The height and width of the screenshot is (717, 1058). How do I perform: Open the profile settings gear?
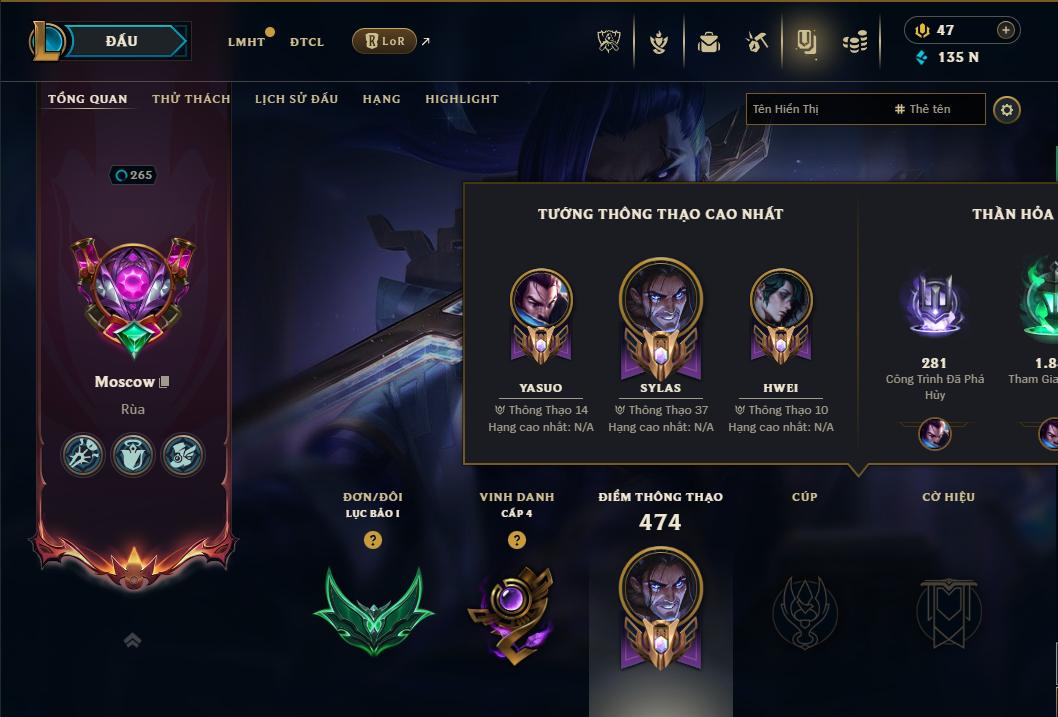1007,109
